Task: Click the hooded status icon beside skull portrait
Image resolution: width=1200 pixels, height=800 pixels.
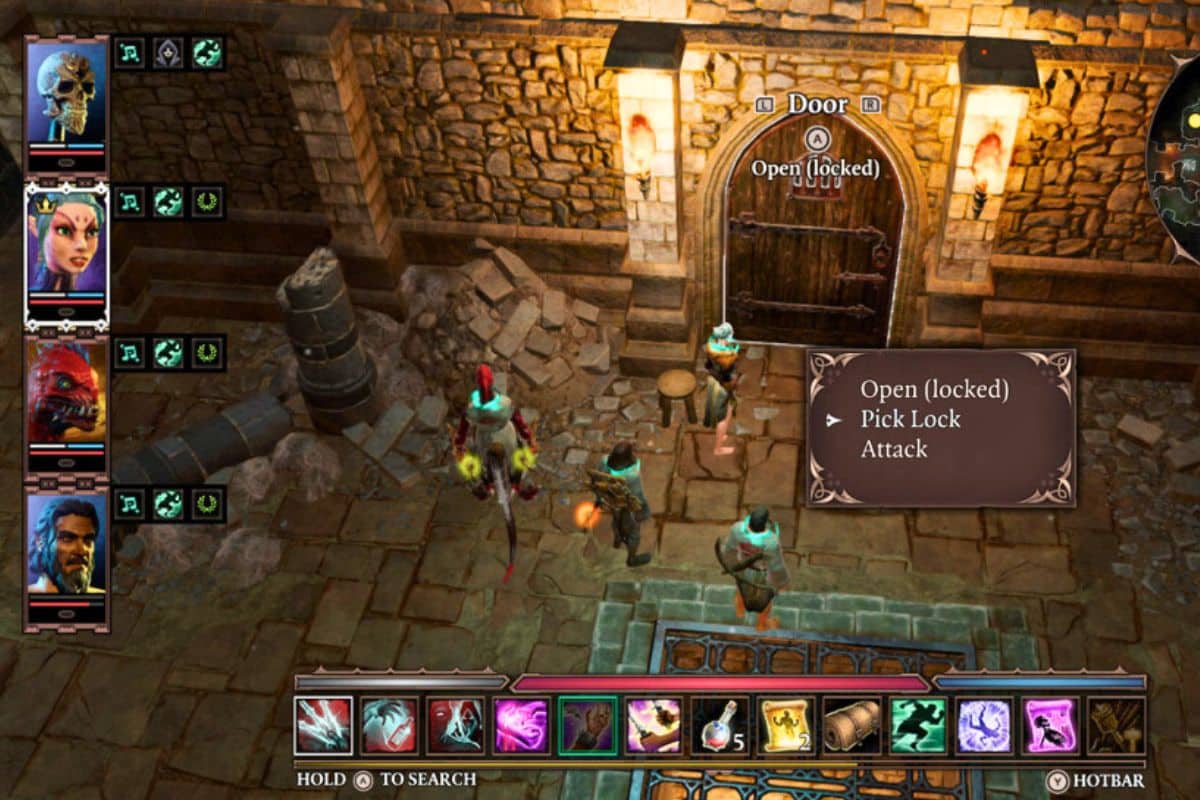Action: pyautogui.click(x=169, y=53)
